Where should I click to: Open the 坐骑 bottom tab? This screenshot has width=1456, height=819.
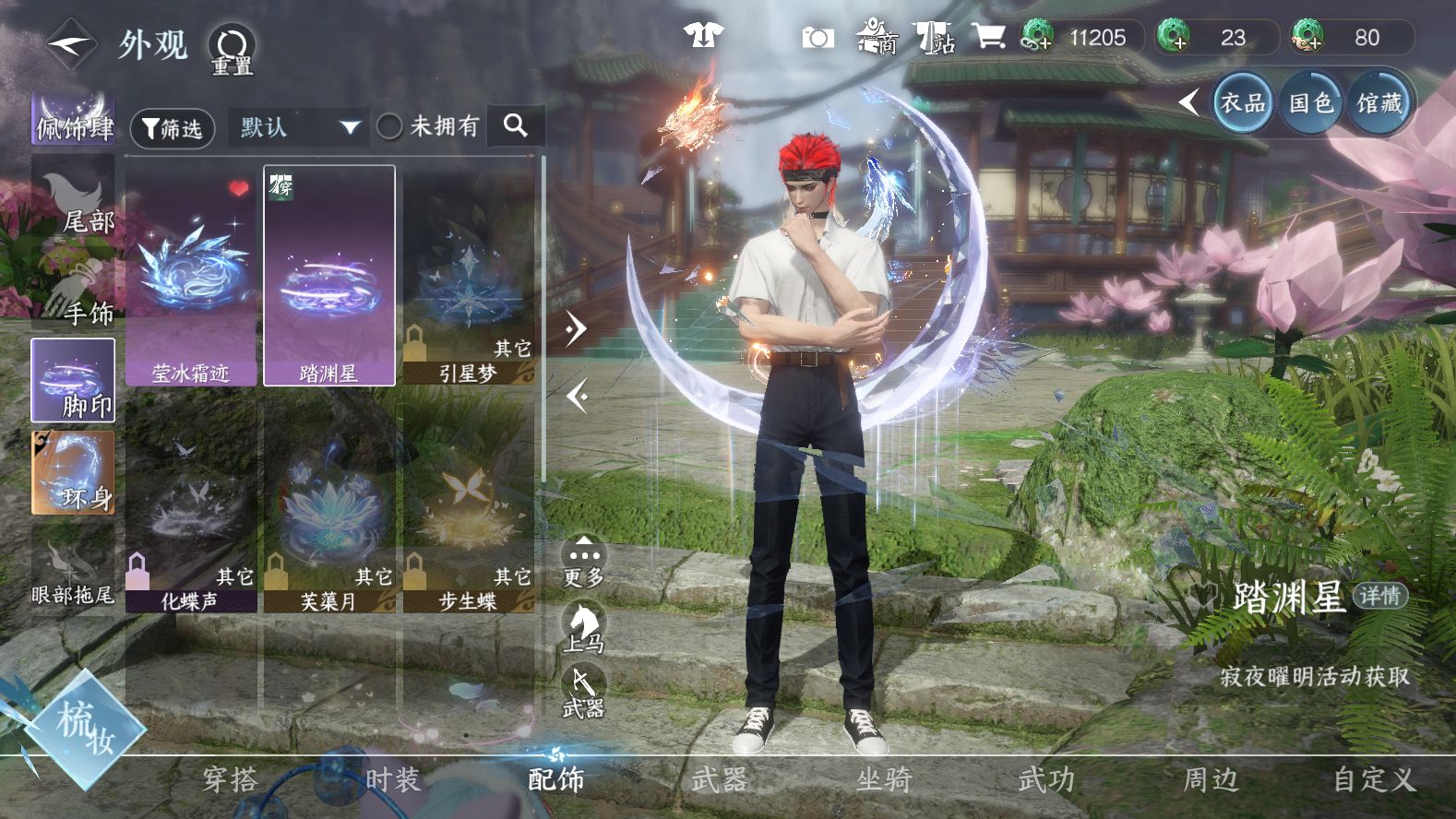click(883, 780)
